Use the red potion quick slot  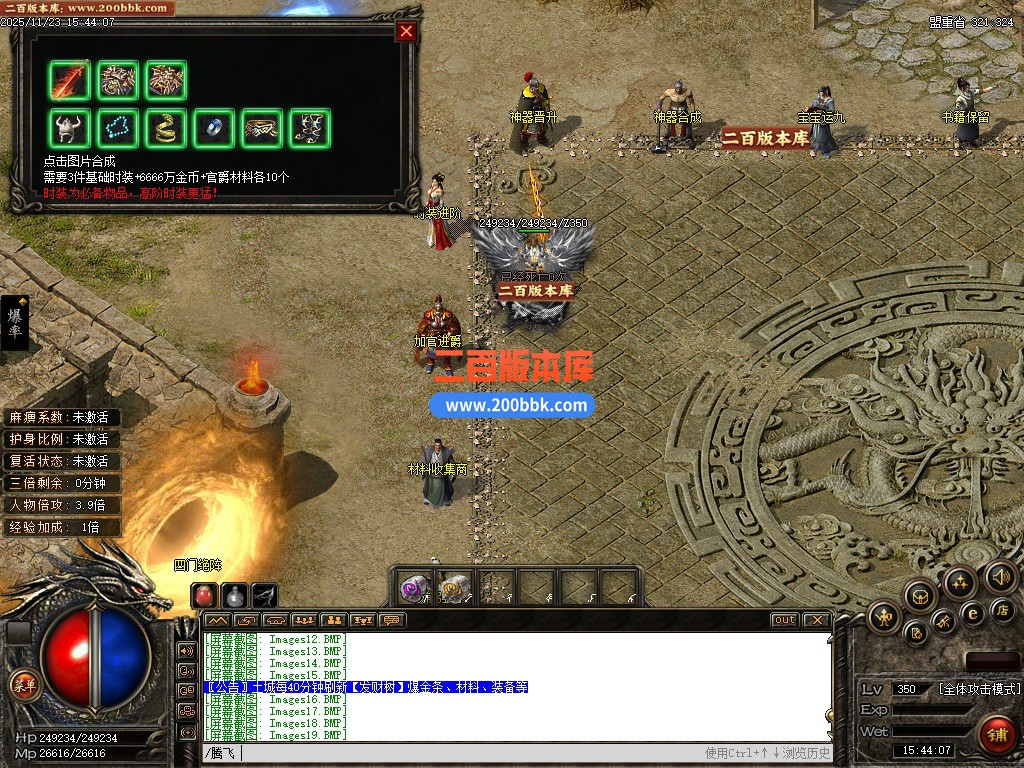[204, 595]
